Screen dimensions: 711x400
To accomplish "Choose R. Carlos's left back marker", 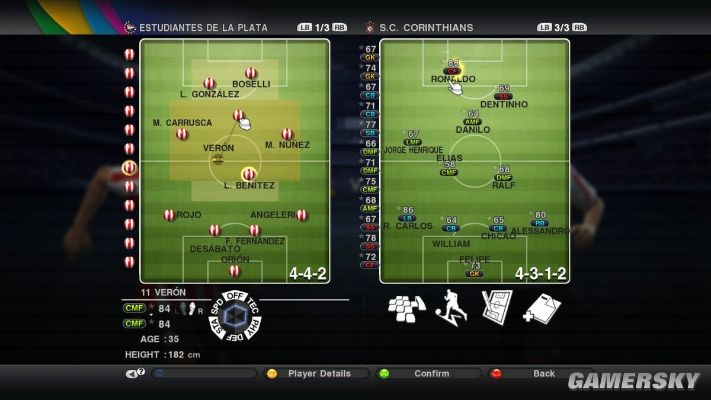I will tap(407, 217).
